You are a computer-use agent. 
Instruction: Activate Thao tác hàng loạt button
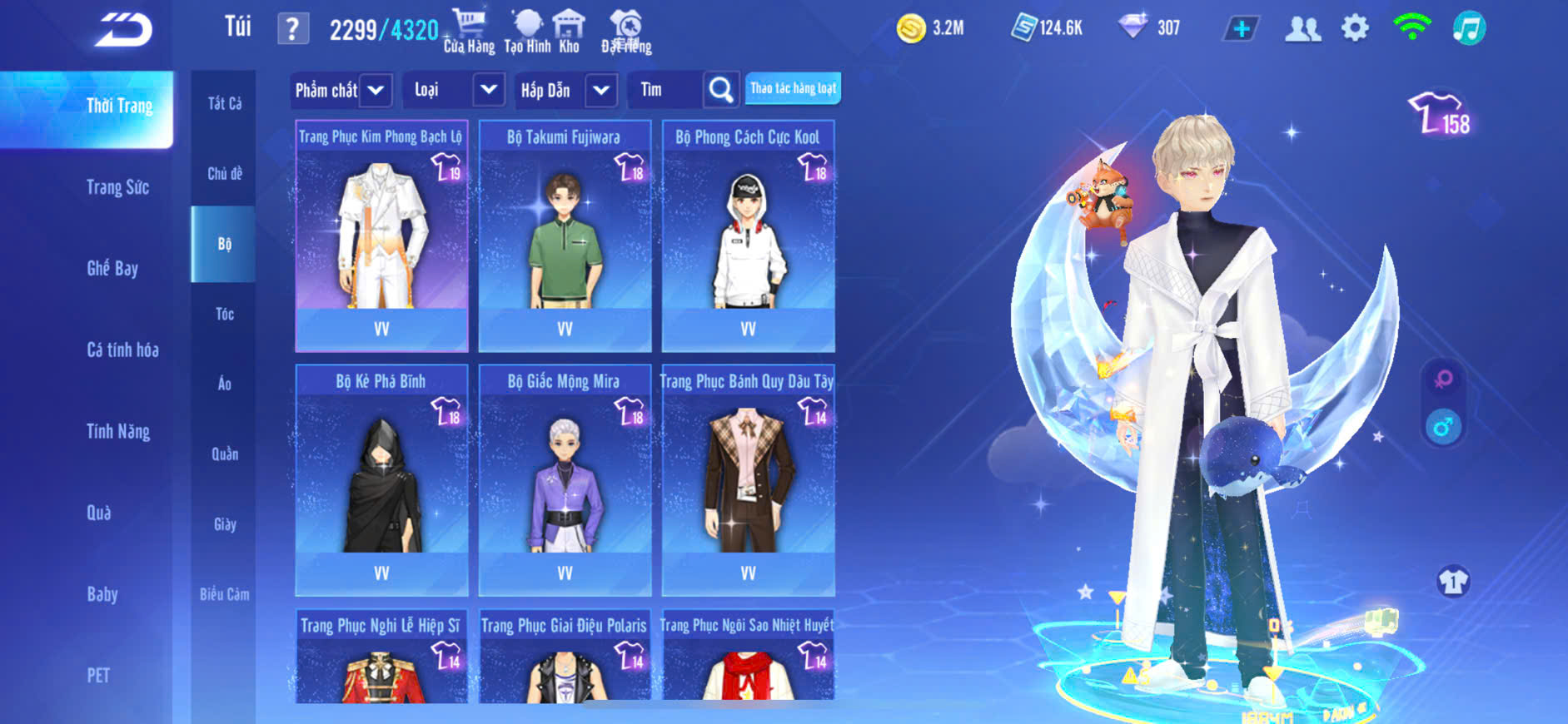coord(793,88)
